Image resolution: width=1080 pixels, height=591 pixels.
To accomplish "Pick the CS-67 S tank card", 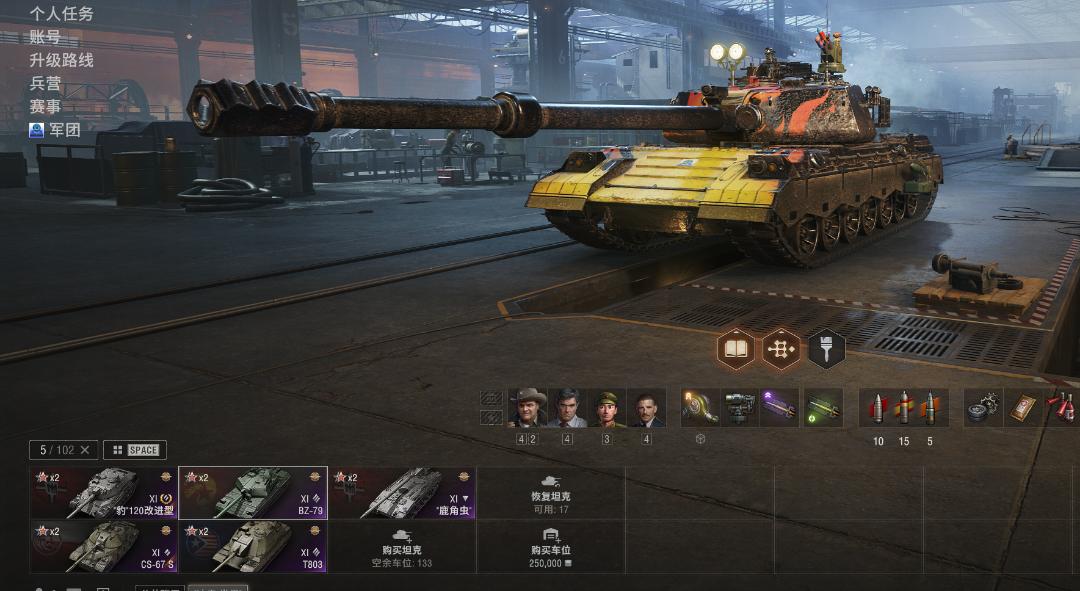I will pyautogui.click(x=104, y=546).
